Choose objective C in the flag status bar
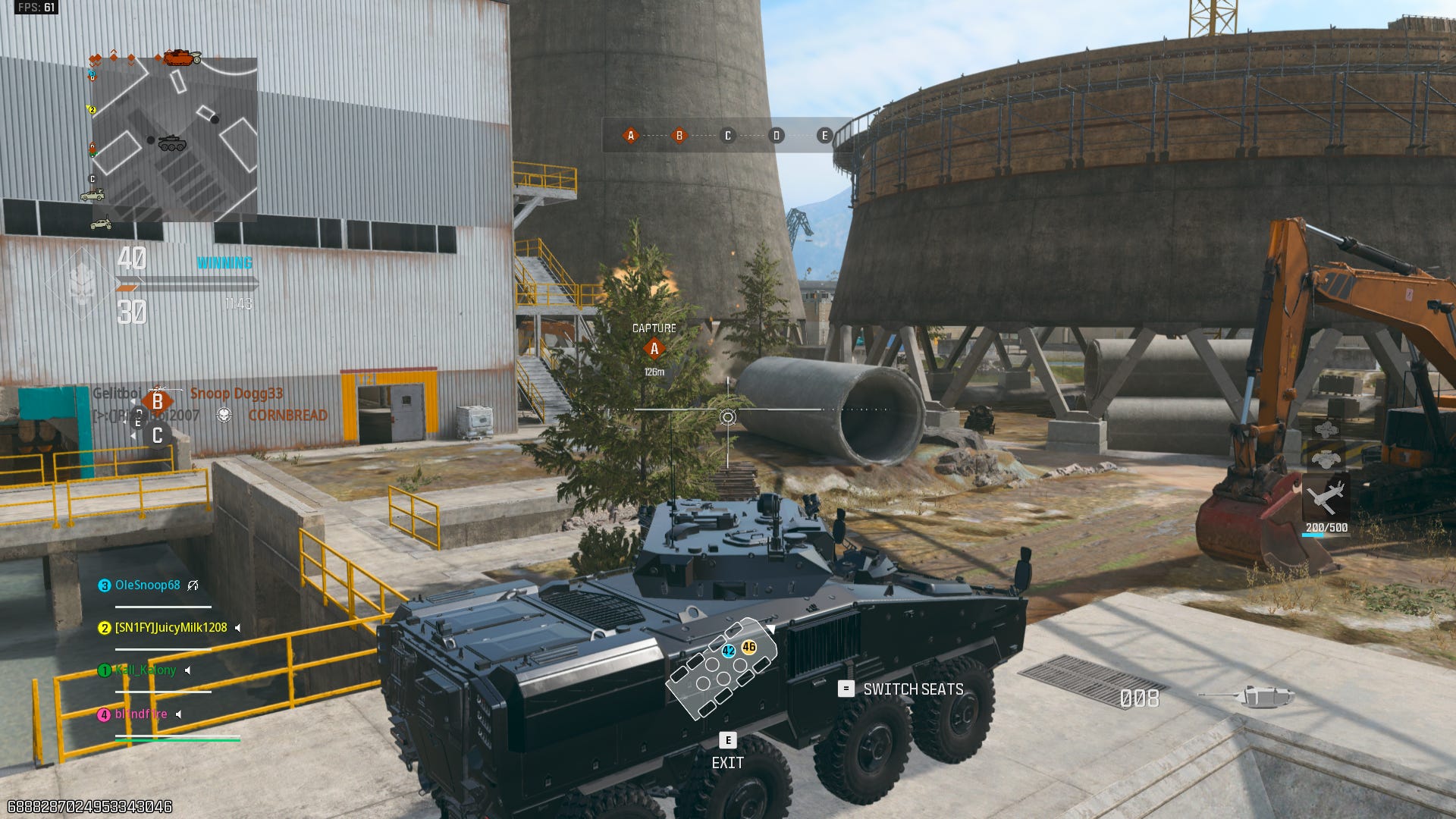Image resolution: width=1456 pixels, height=819 pixels. click(x=727, y=136)
